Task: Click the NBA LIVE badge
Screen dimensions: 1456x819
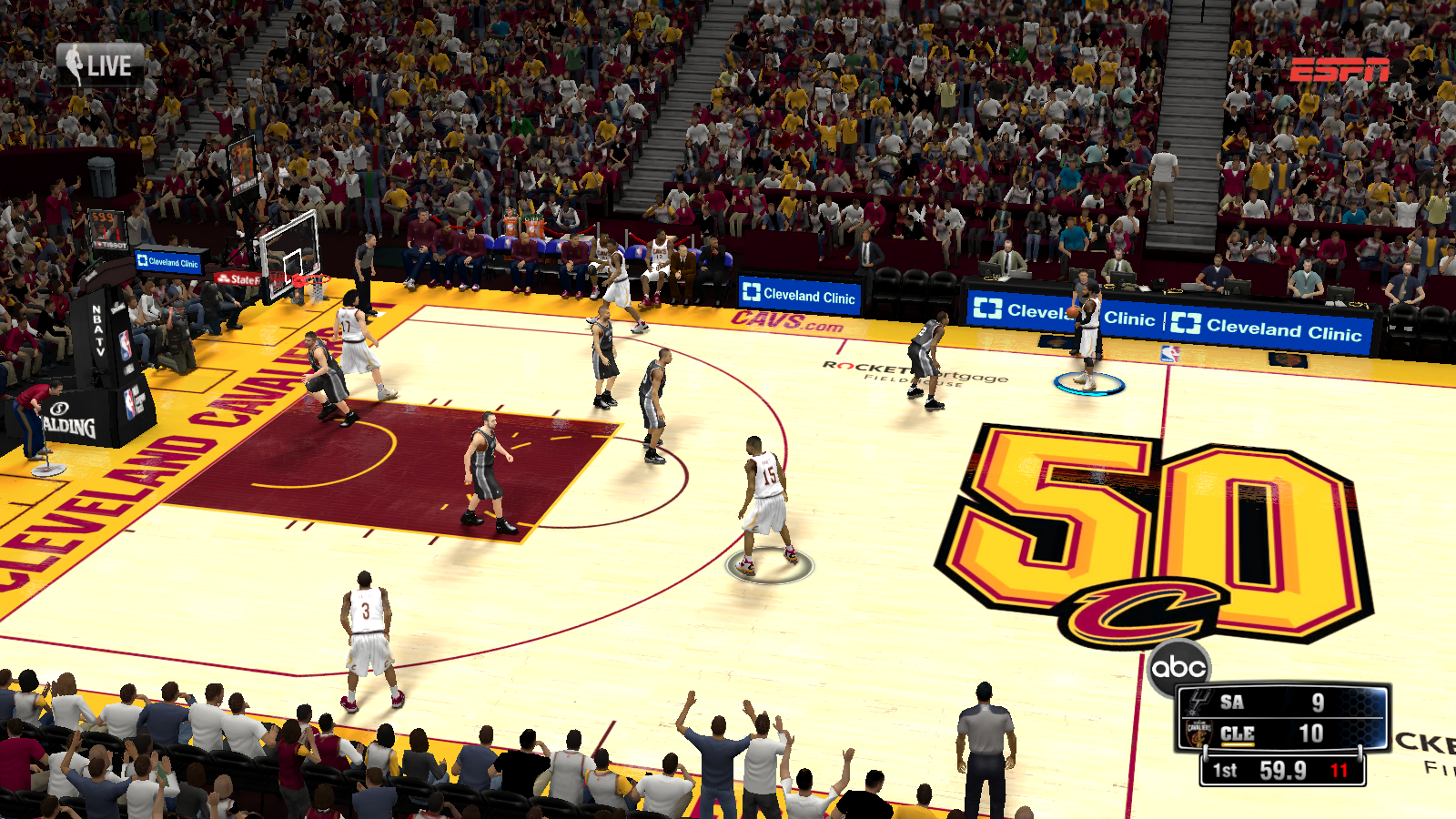Action: (100, 66)
